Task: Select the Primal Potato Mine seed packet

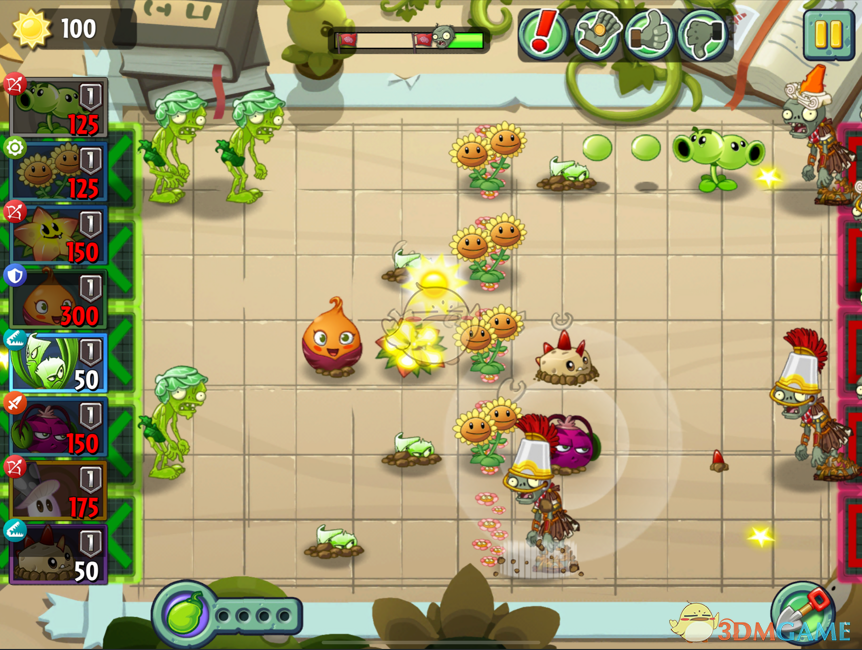Action: [x=59, y=554]
